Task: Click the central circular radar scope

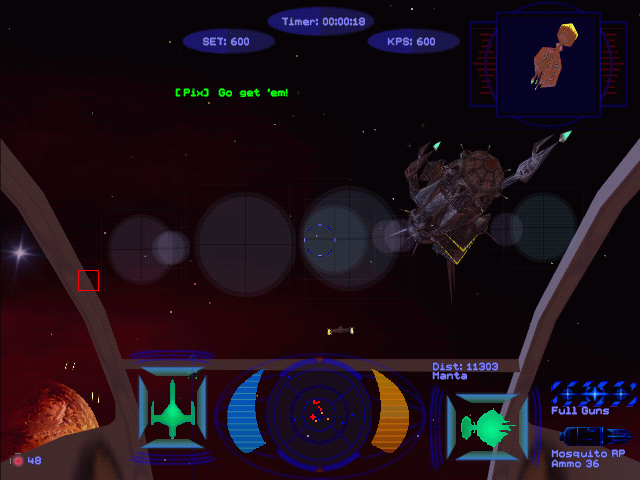Action: 318,409
